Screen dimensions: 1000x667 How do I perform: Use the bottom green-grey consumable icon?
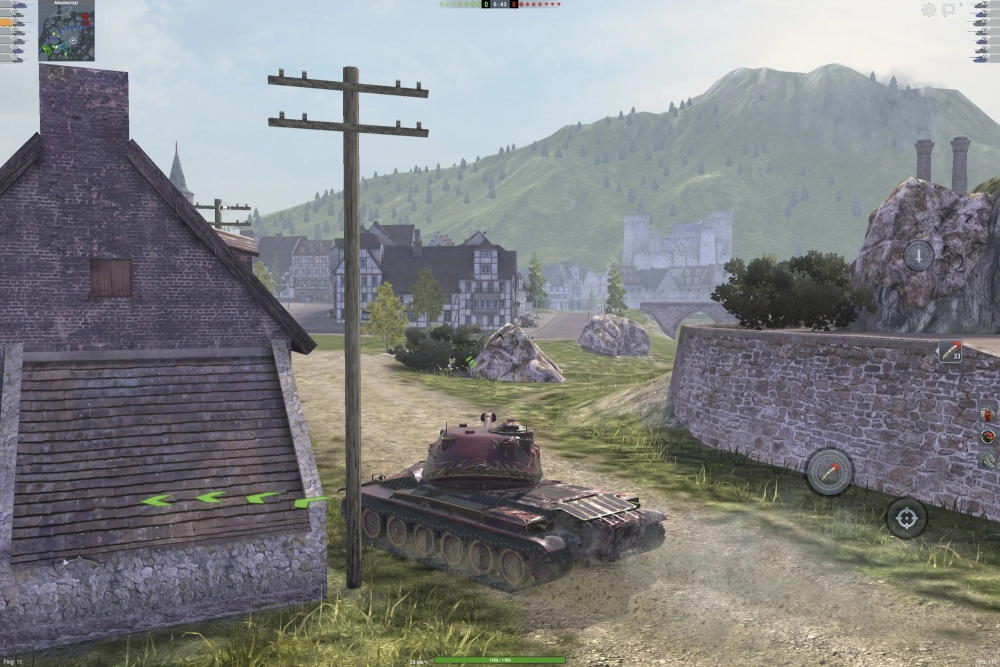(987, 460)
